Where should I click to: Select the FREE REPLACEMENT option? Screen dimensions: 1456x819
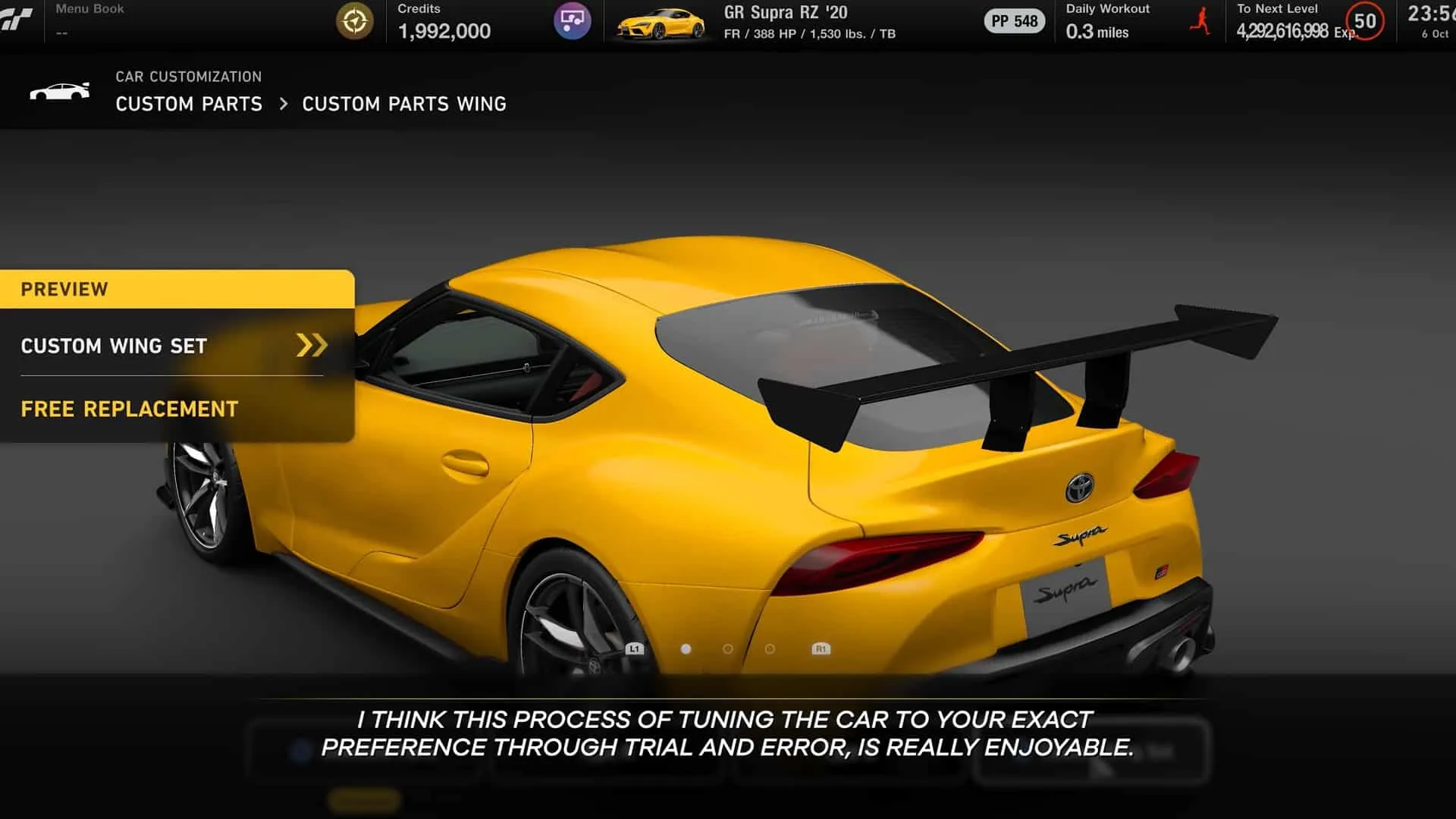[x=127, y=409]
